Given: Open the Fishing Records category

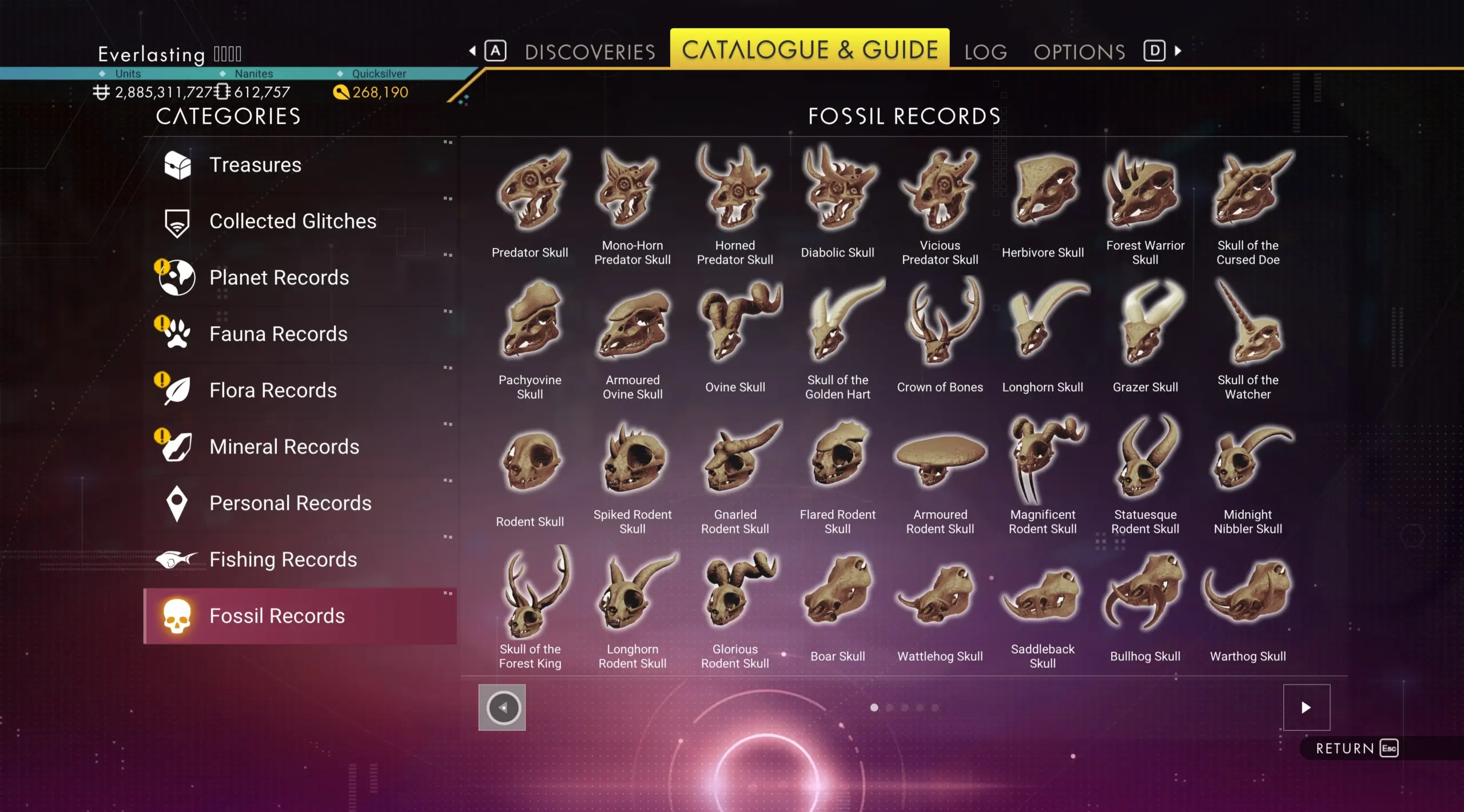Looking at the screenshot, I should [283, 559].
